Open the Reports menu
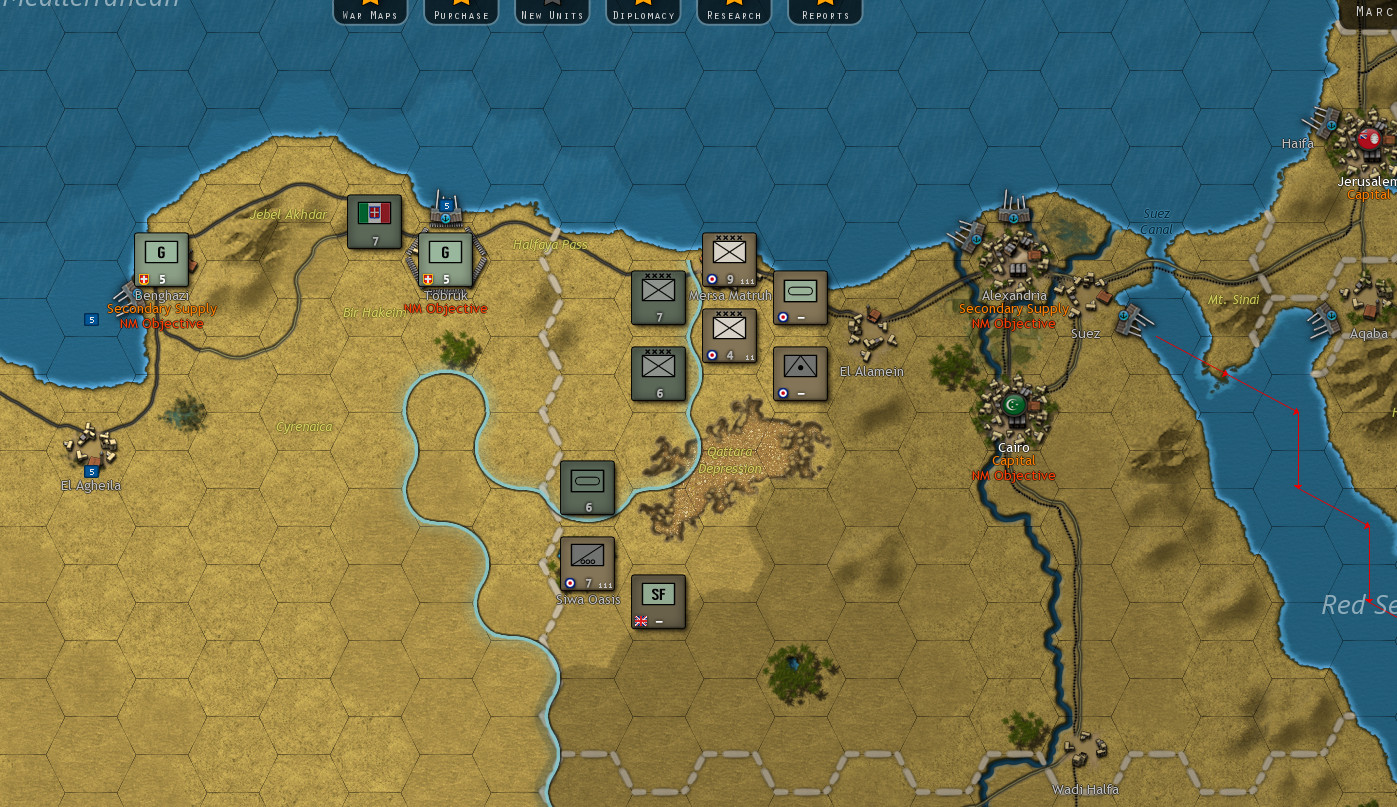 coord(824,12)
